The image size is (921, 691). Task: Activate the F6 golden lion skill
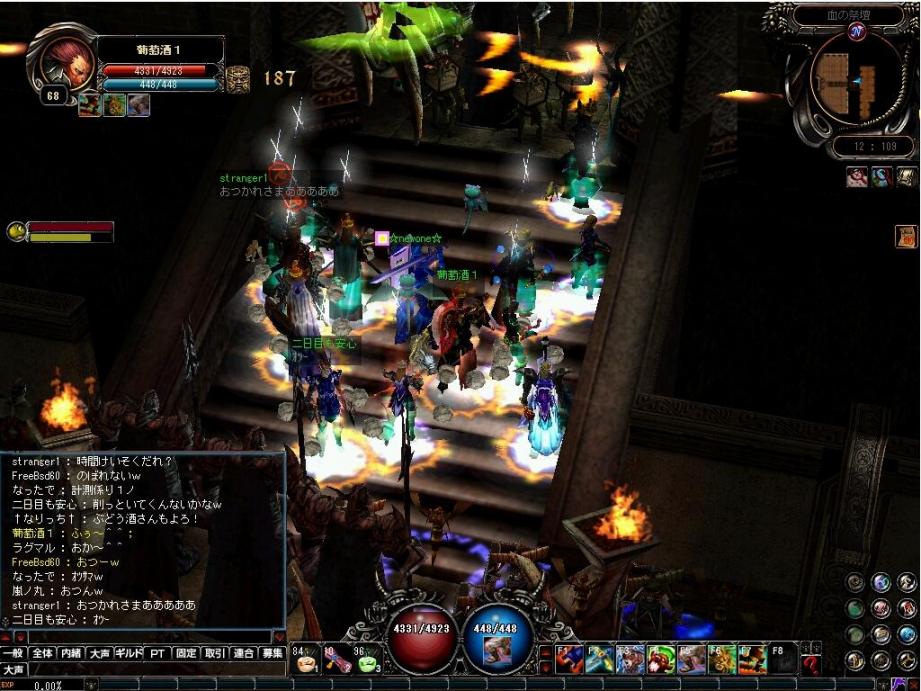pyautogui.click(x=722, y=659)
